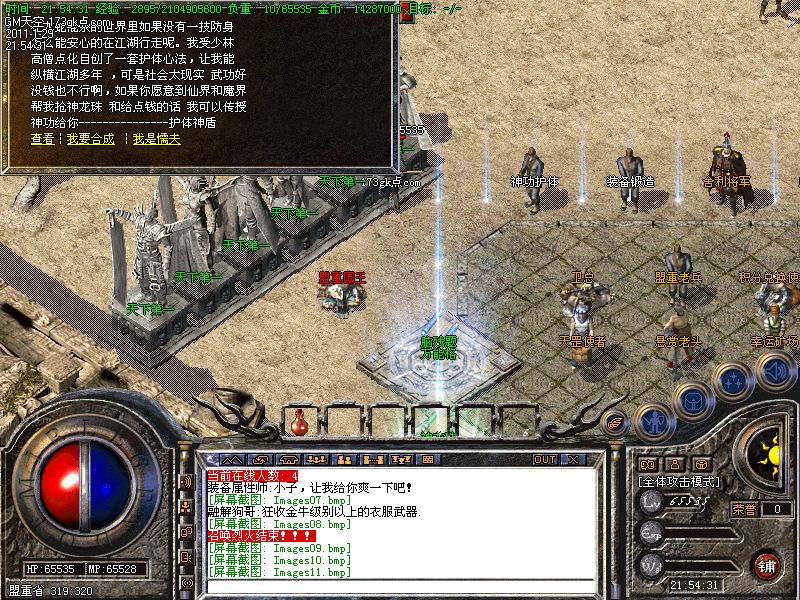Click the OUT button above the chat
Viewport: 800px width, 600px height.
click(544, 459)
